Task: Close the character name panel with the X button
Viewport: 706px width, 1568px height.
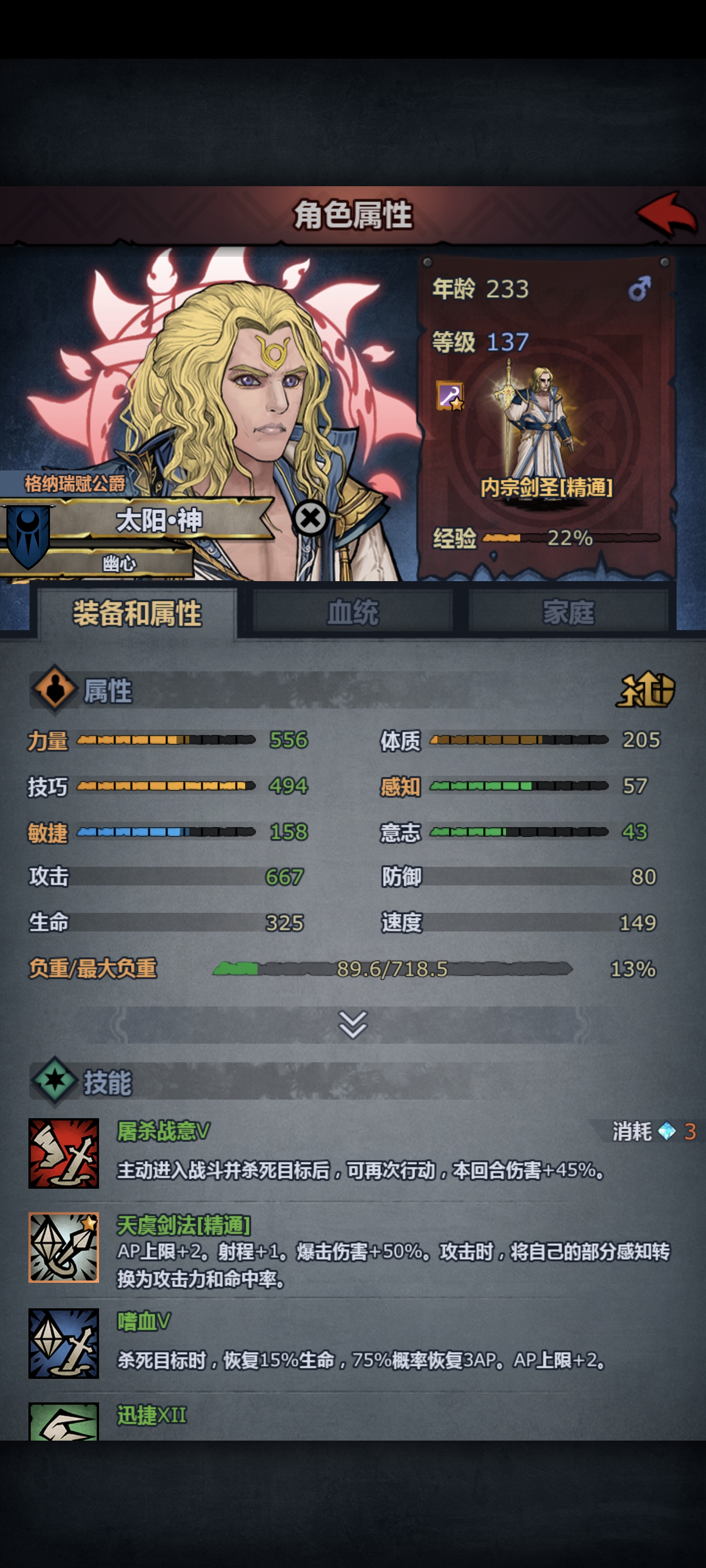Action: (x=311, y=517)
